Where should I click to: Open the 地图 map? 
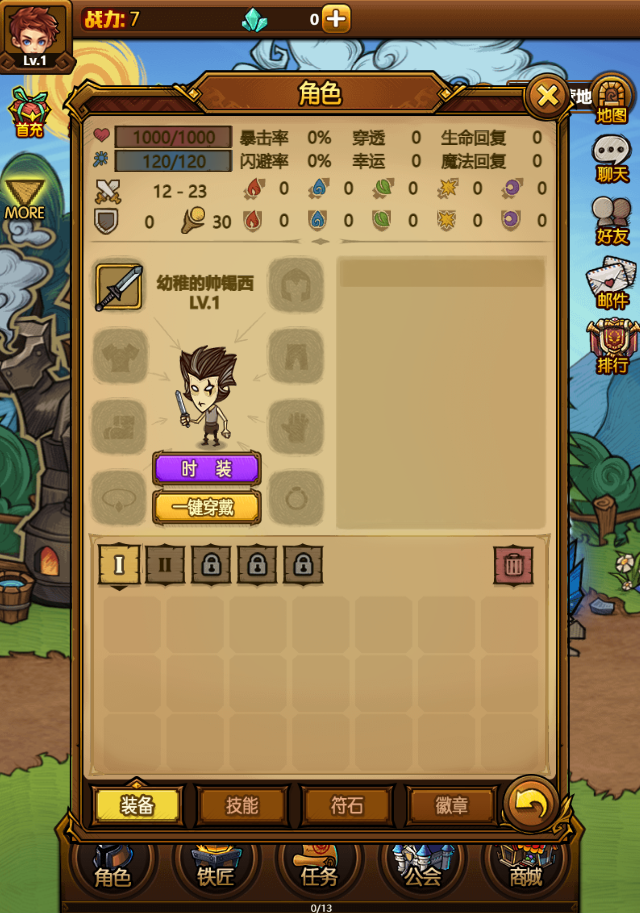pos(612,99)
